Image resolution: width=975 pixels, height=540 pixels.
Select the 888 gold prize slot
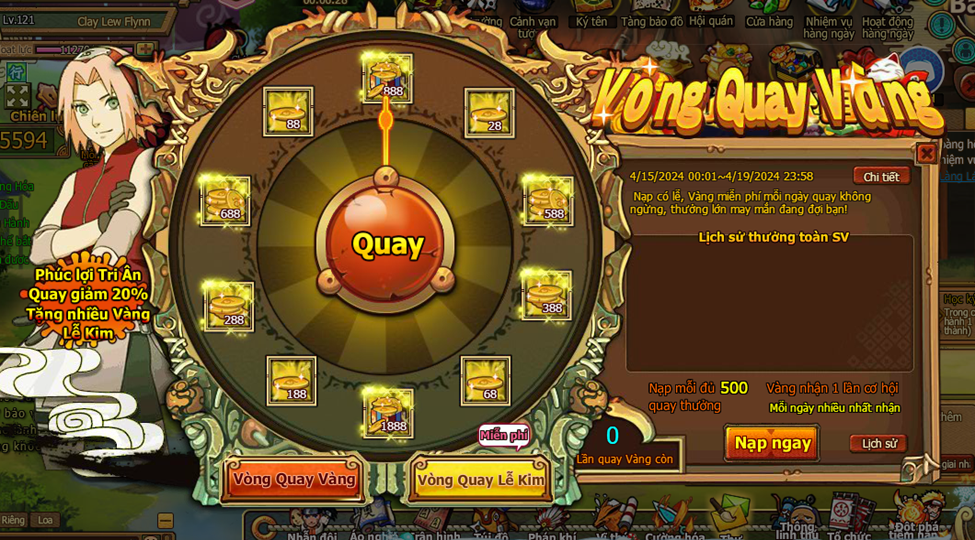[x=387, y=79]
